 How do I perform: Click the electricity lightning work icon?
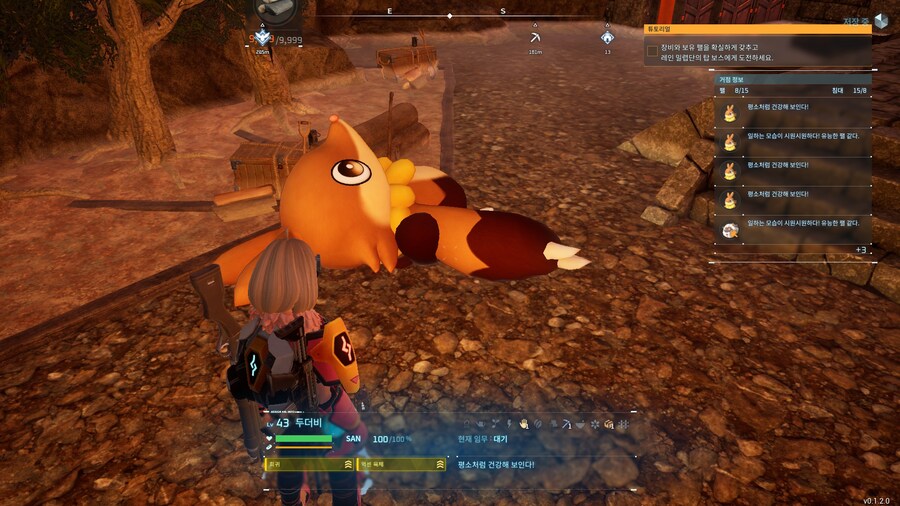point(509,424)
